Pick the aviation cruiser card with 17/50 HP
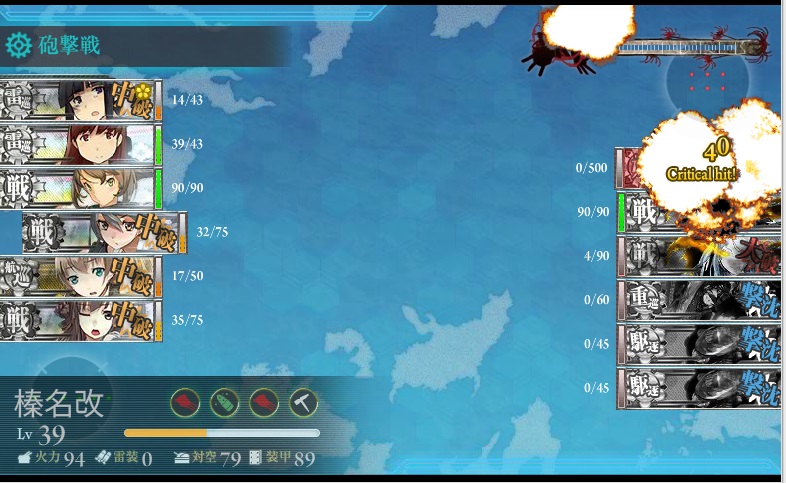Image resolution: width=786 pixels, height=483 pixels. click(x=80, y=276)
